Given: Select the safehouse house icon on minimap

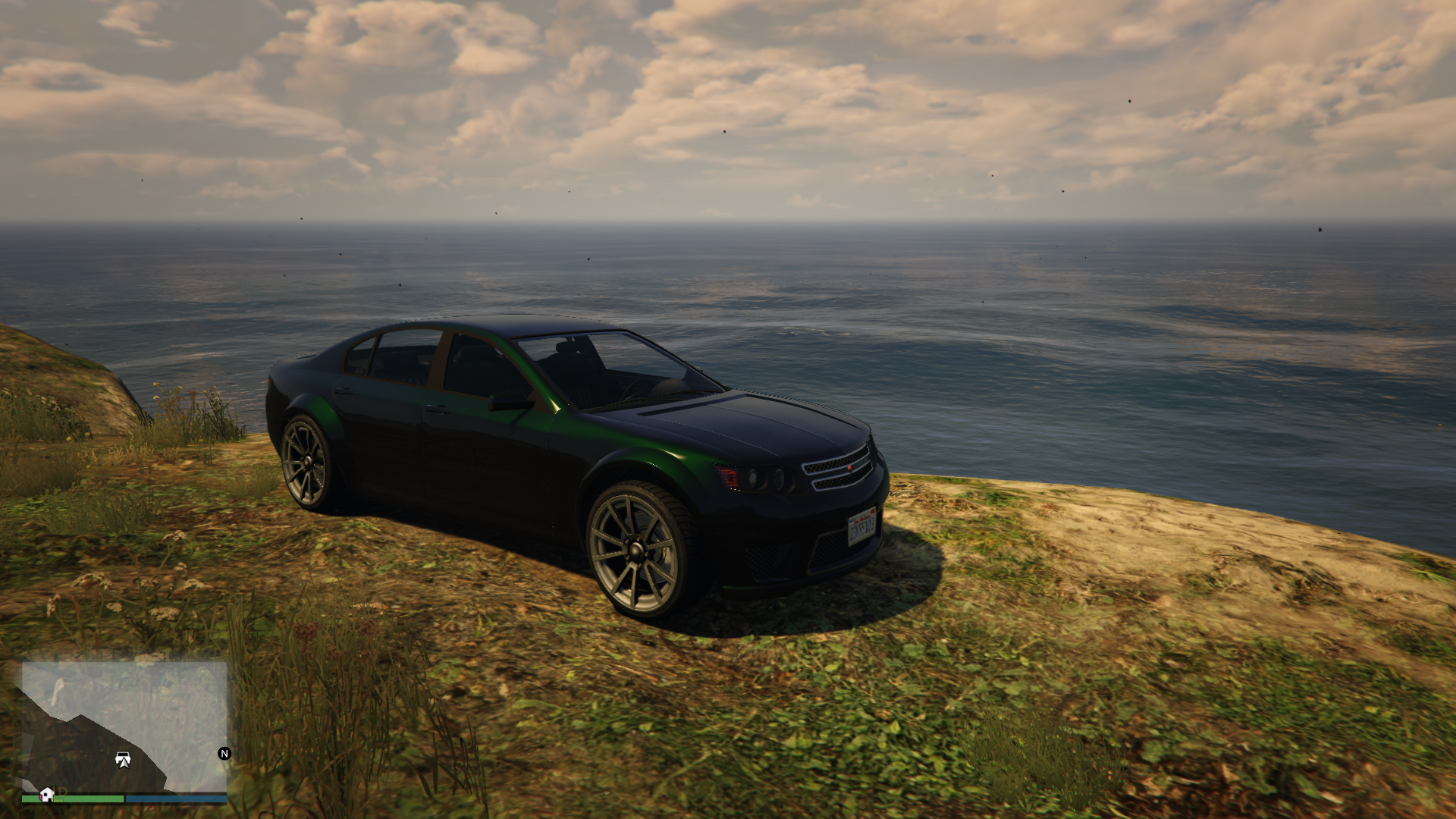Looking at the screenshot, I should [x=47, y=794].
